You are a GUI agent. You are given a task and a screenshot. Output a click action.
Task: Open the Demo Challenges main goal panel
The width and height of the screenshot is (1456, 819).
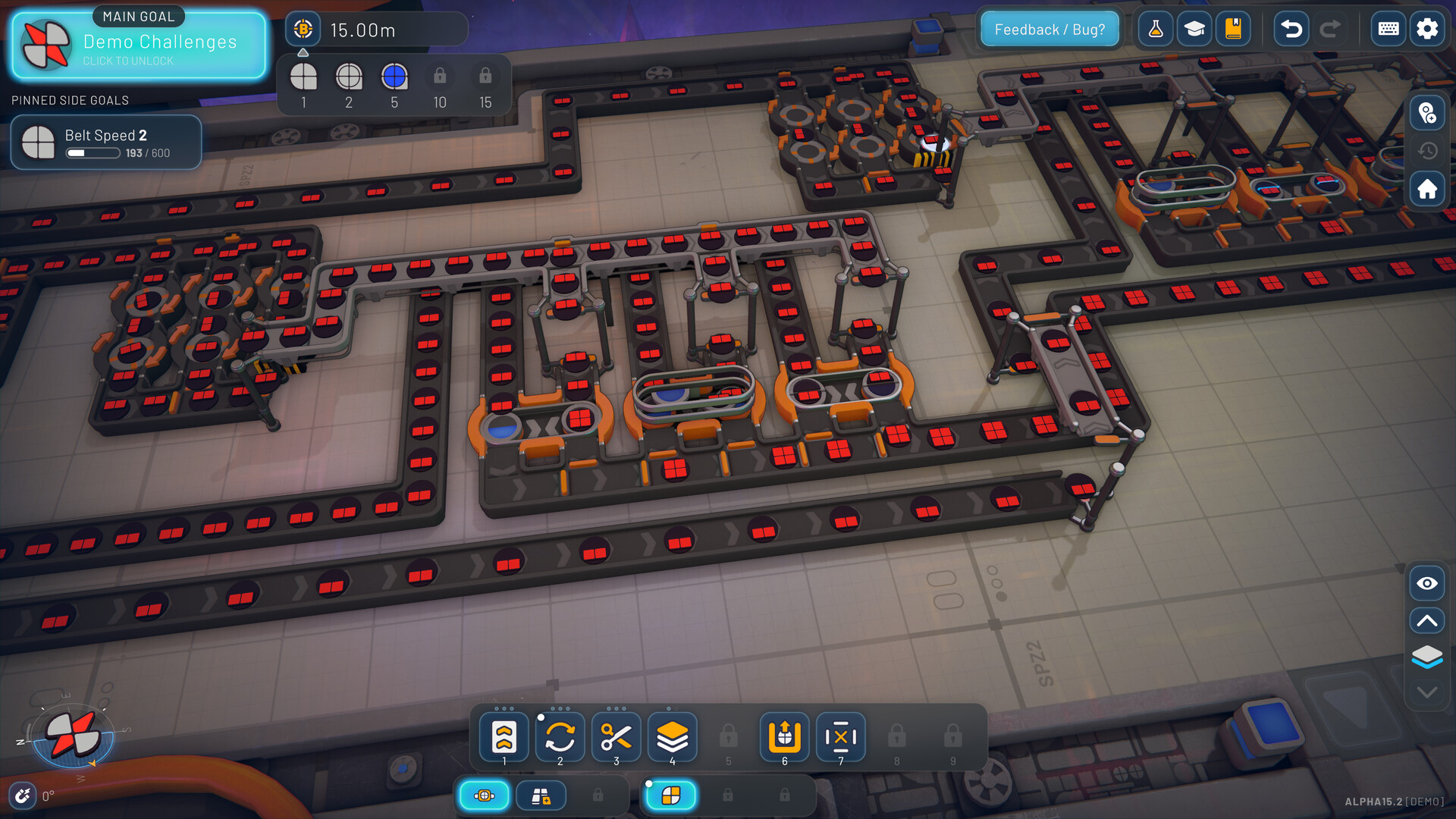click(x=137, y=44)
